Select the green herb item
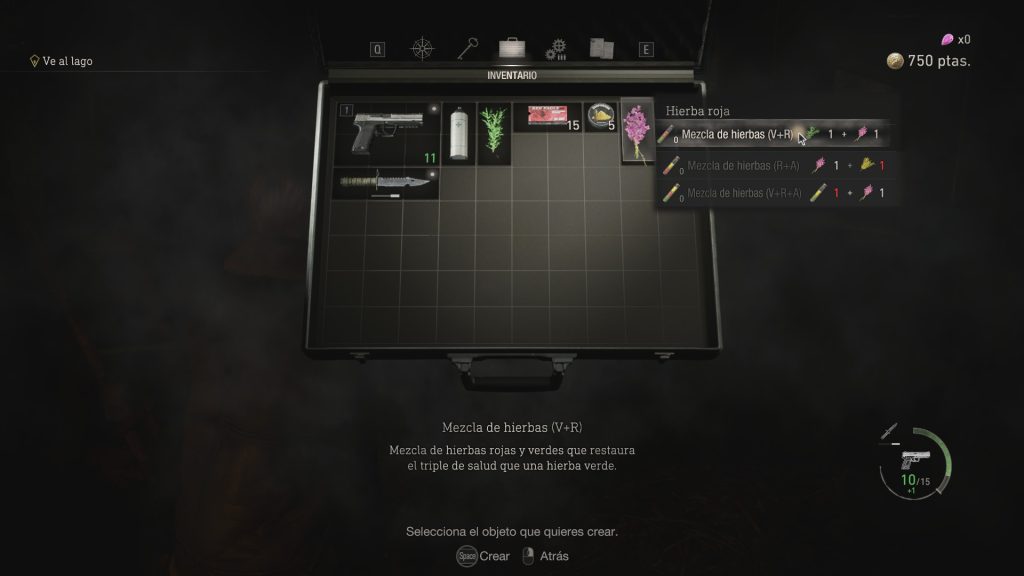The height and width of the screenshot is (576, 1024). coord(493,132)
